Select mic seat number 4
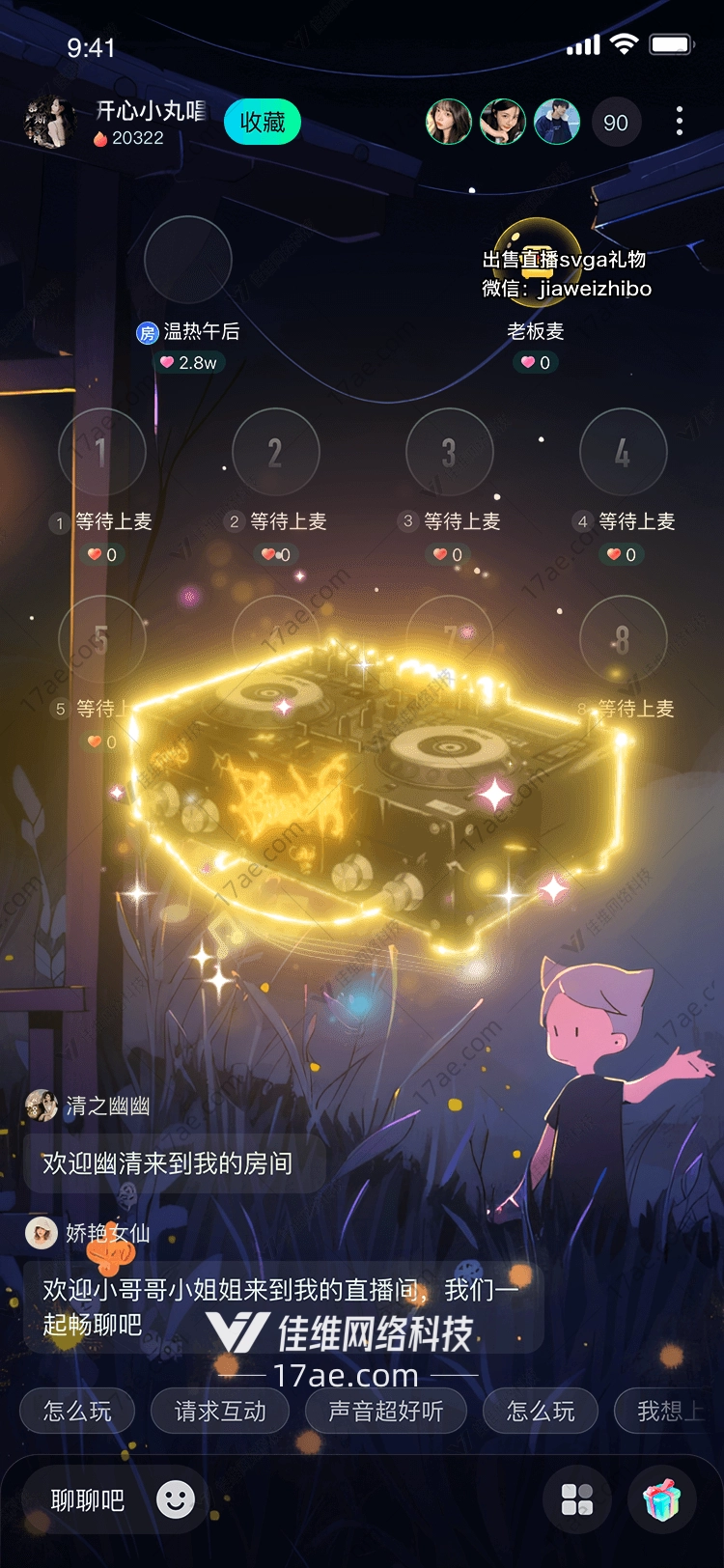Screen dimensions: 724x1568 623,452
